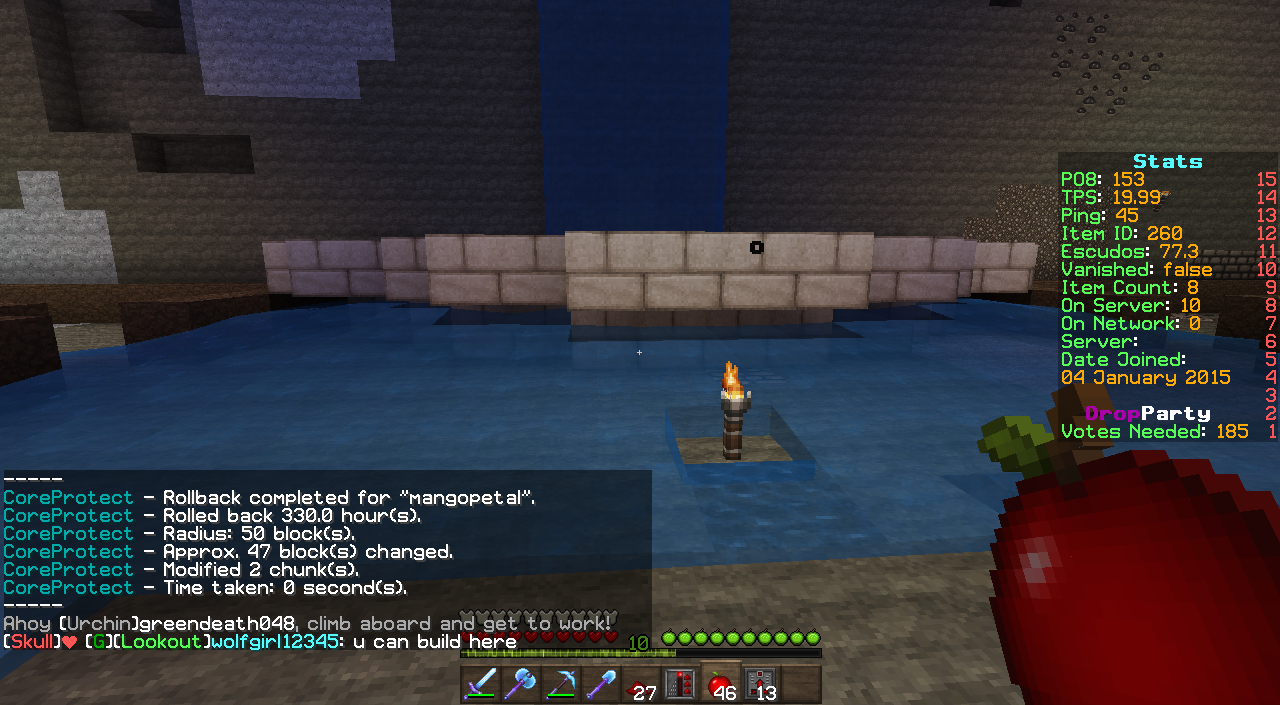Select the diamond shovel hotbar slot
The width and height of the screenshot is (1280, 705).
click(x=601, y=684)
